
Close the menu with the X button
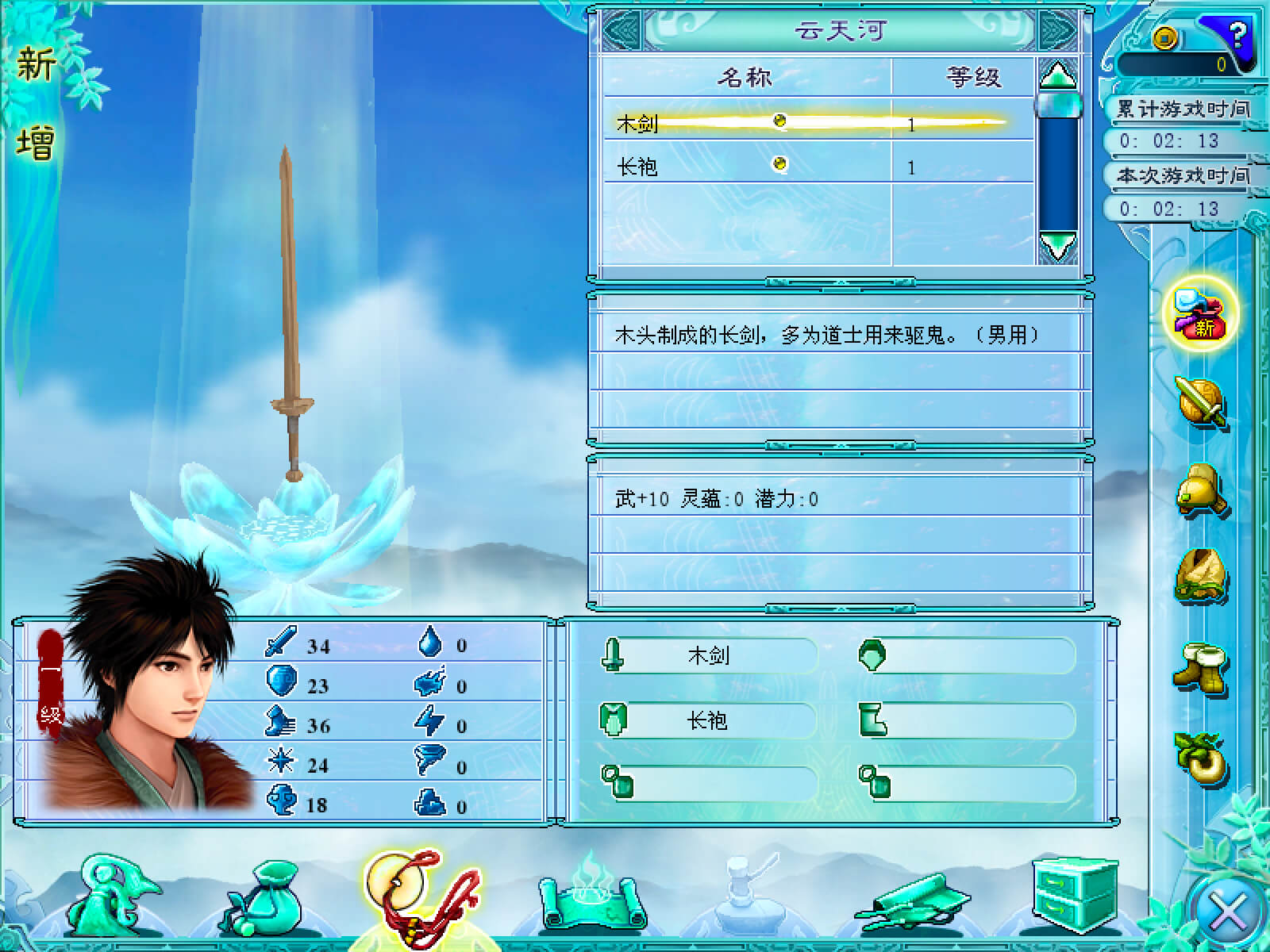pos(1227,909)
